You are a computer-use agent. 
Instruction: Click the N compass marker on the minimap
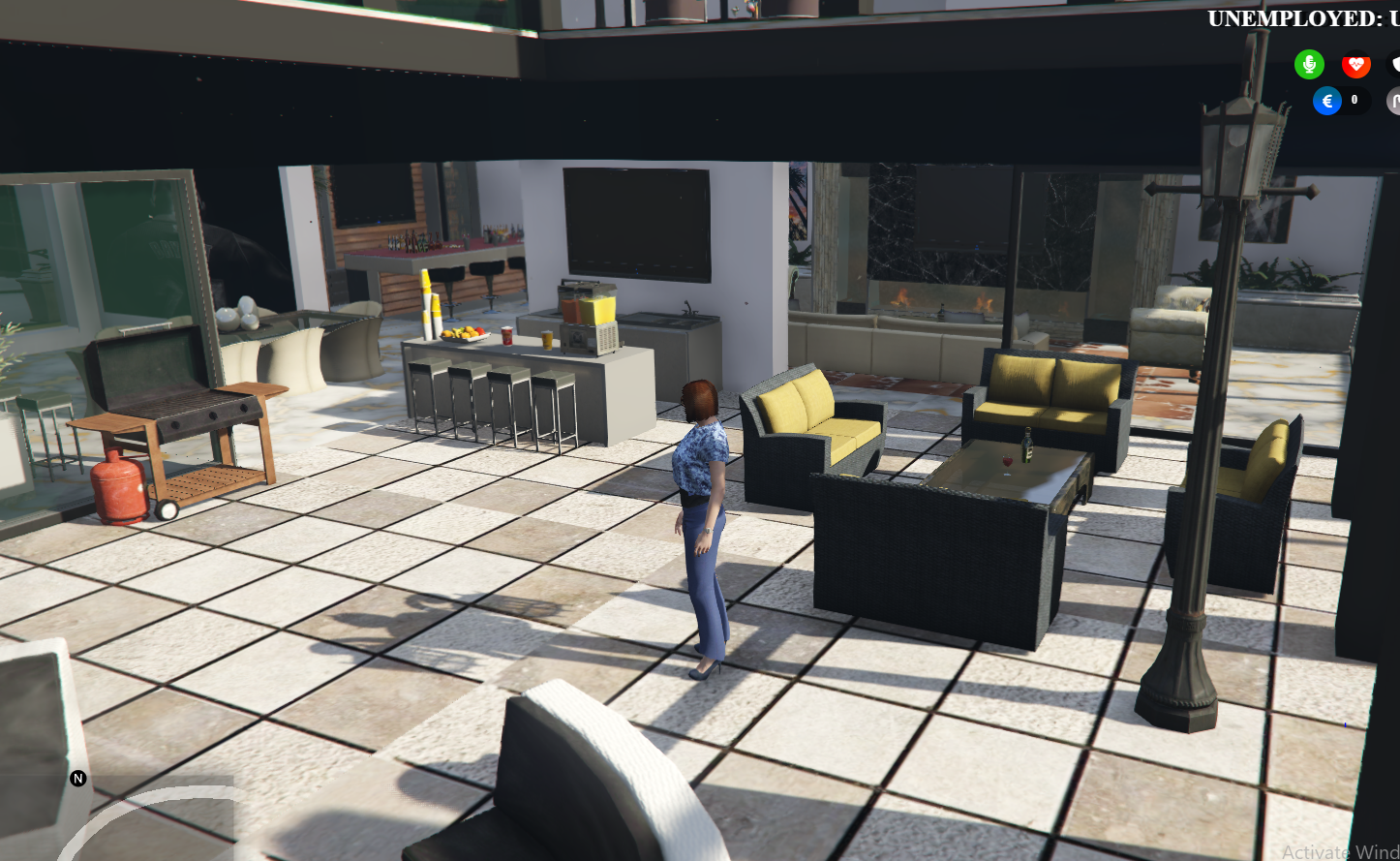(x=76, y=778)
